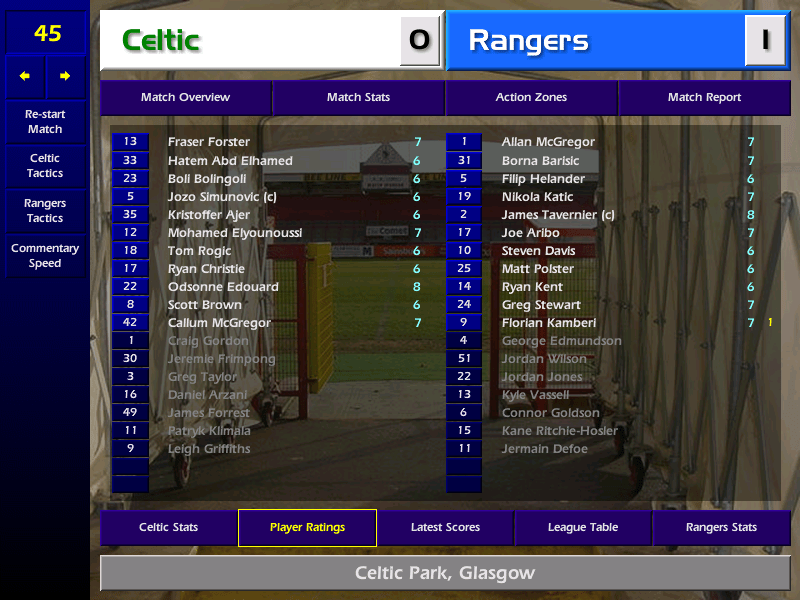Open Celtic Tactics
Screen dimensions: 800x600
[x=45, y=166]
